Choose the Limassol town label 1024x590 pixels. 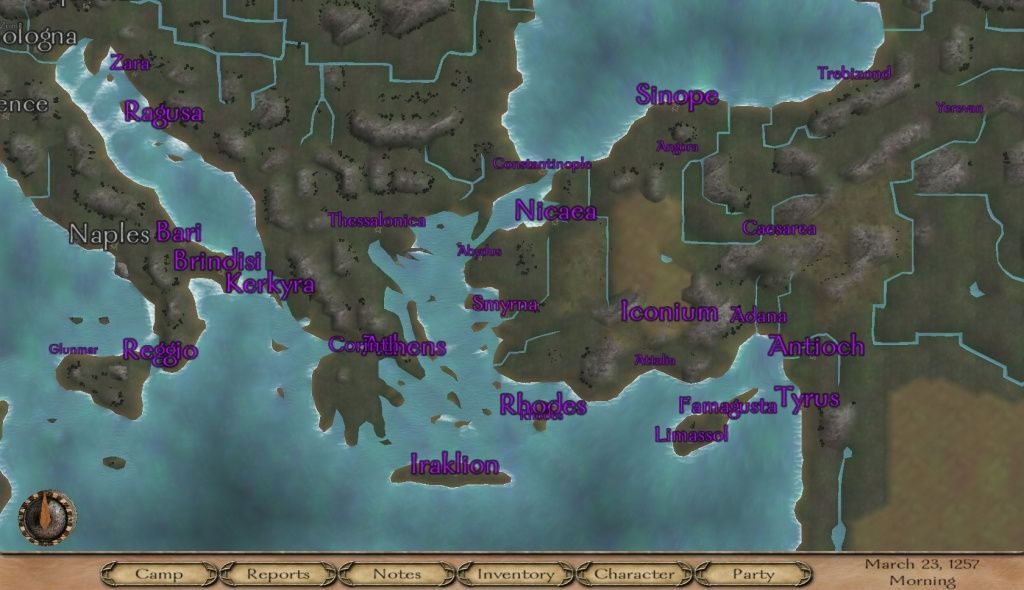click(x=691, y=435)
